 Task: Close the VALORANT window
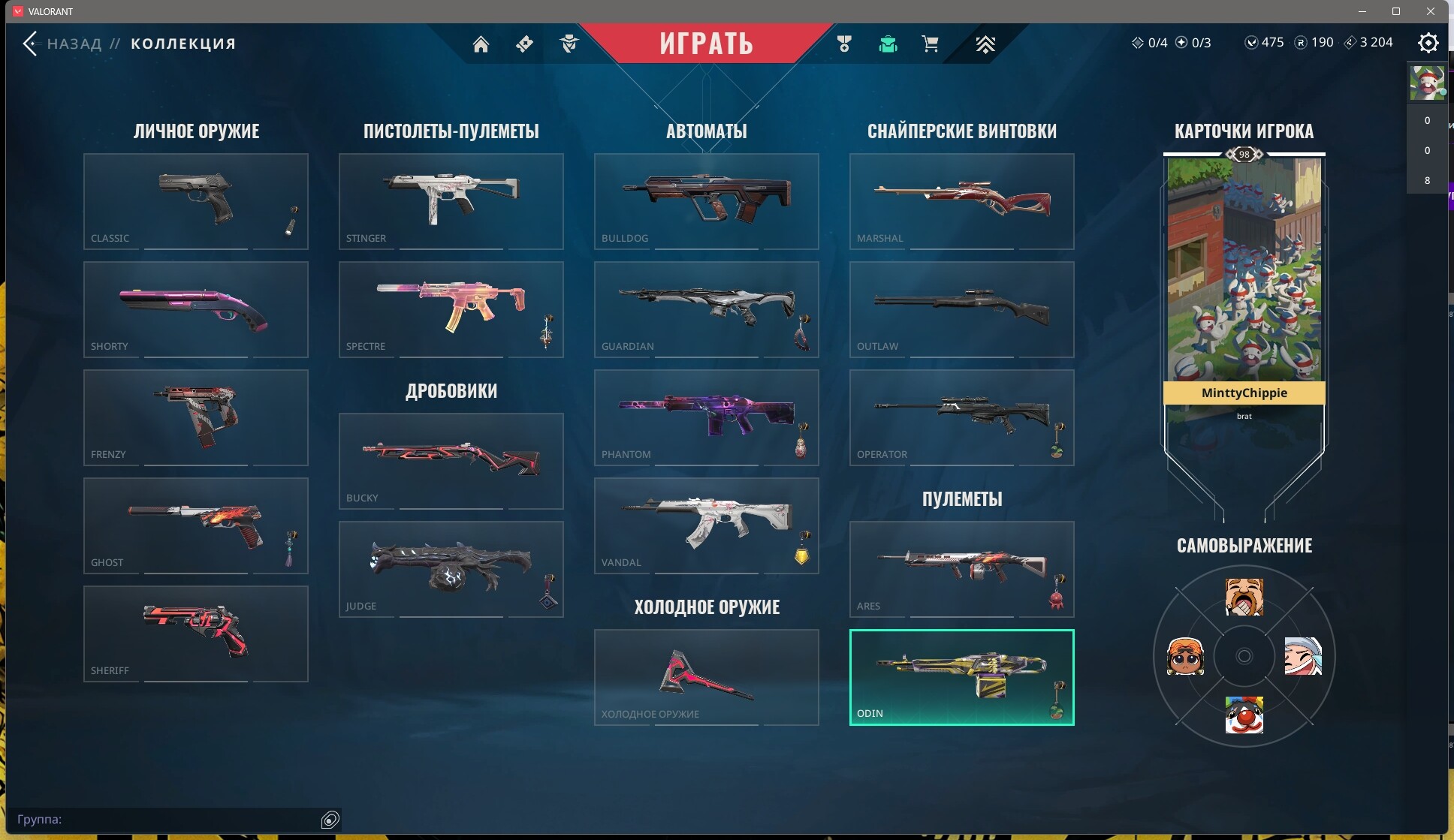[x=1430, y=11]
